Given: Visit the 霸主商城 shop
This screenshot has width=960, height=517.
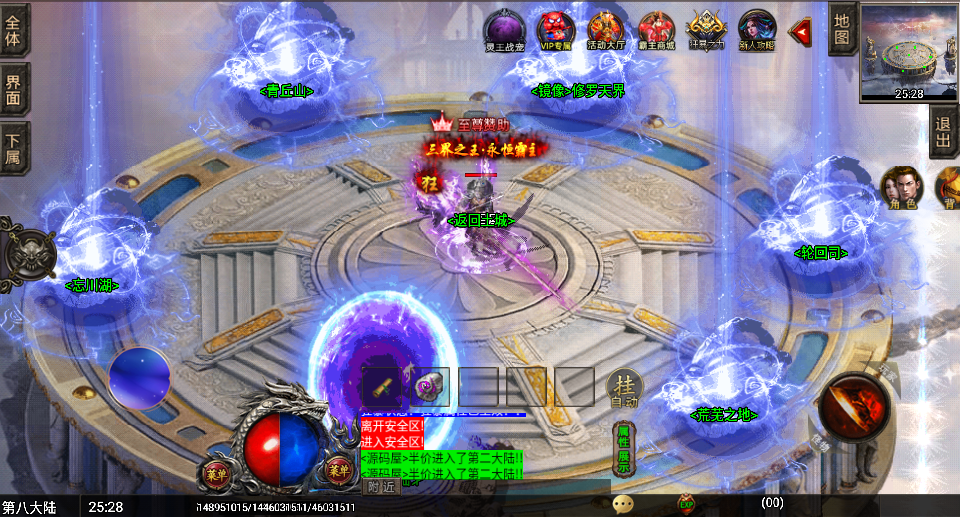Looking at the screenshot, I should coord(656,29).
